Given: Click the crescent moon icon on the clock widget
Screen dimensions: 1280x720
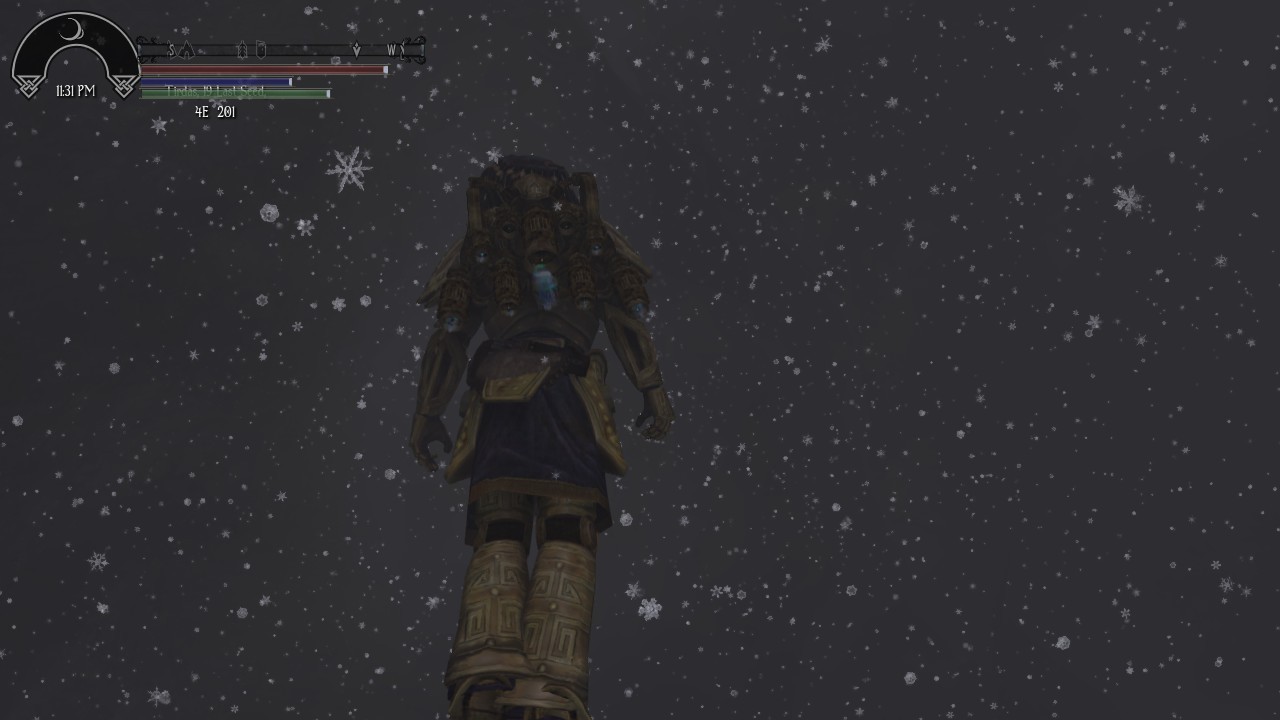Looking at the screenshot, I should [70, 28].
